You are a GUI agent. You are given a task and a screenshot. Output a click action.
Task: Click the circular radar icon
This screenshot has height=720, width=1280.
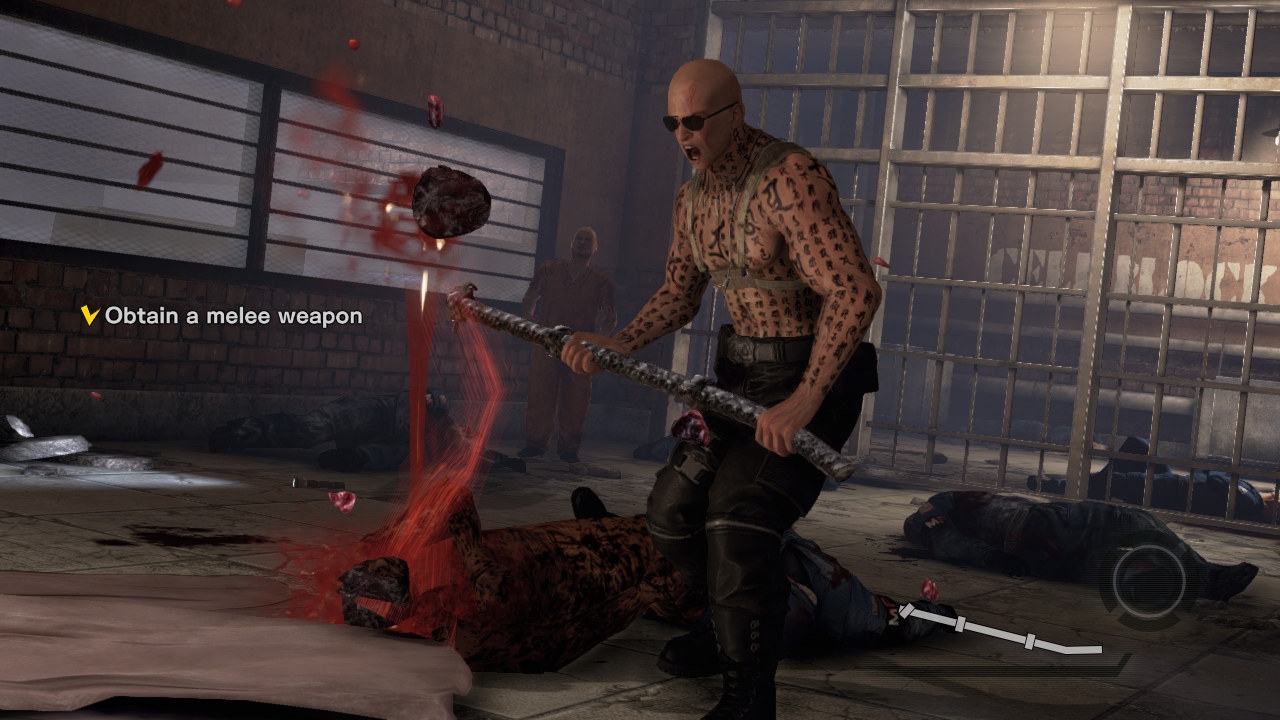pyautogui.click(x=1149, y=581)
